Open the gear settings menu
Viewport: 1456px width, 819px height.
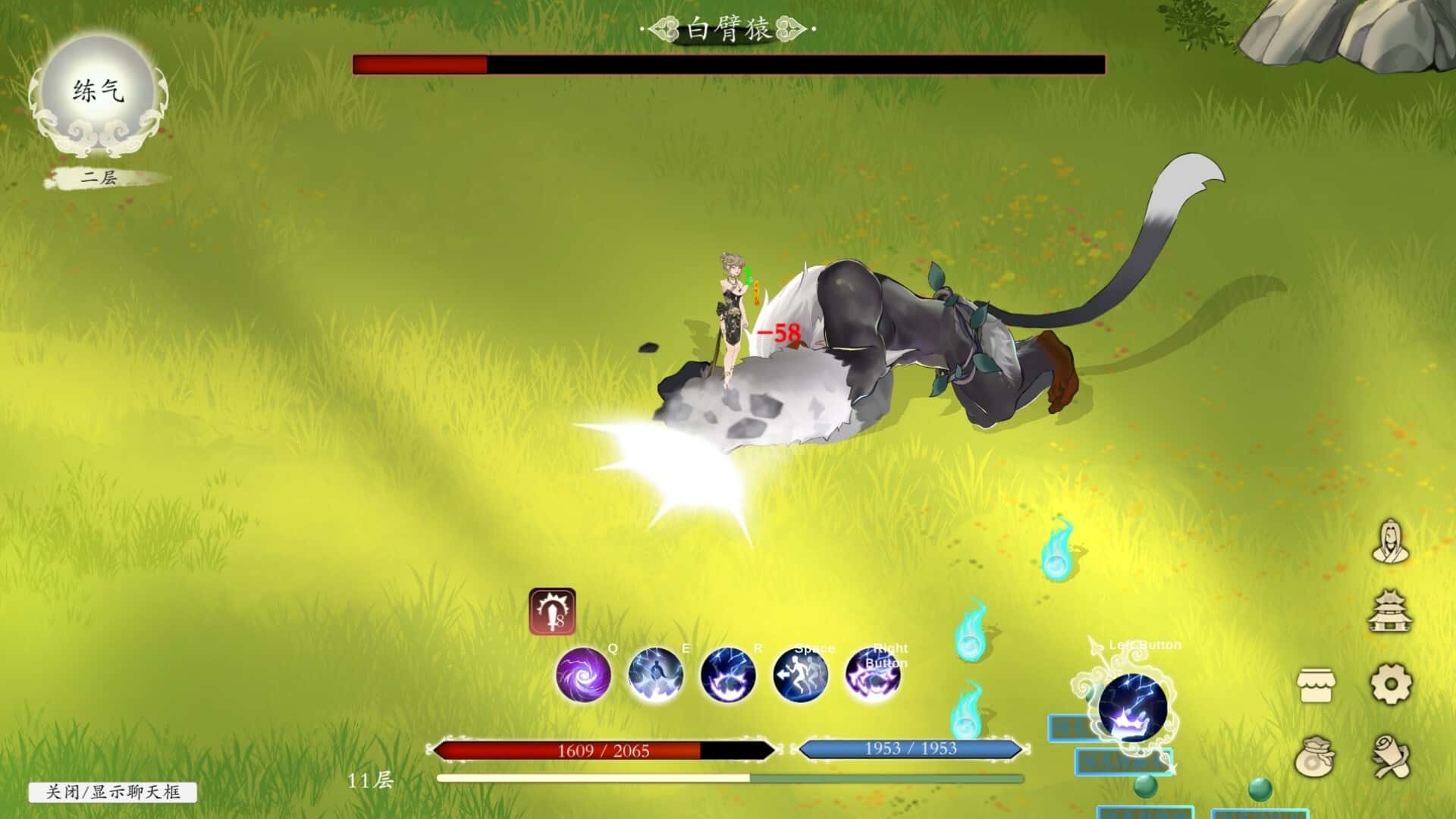(x=1391, y=685)
